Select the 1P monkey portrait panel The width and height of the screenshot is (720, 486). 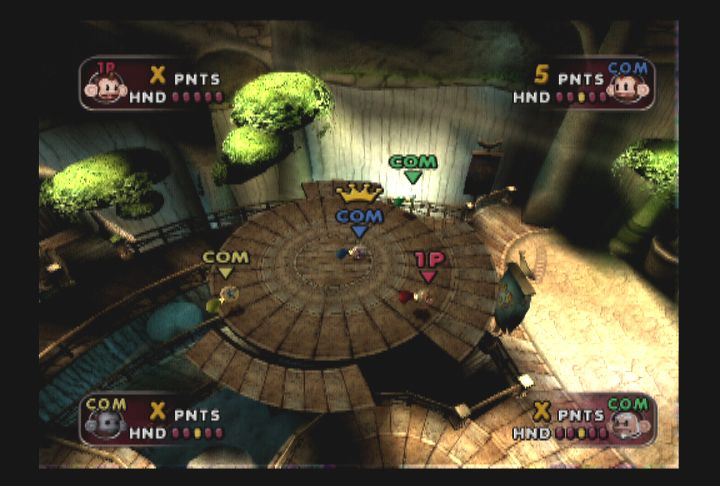pos(106,84)
